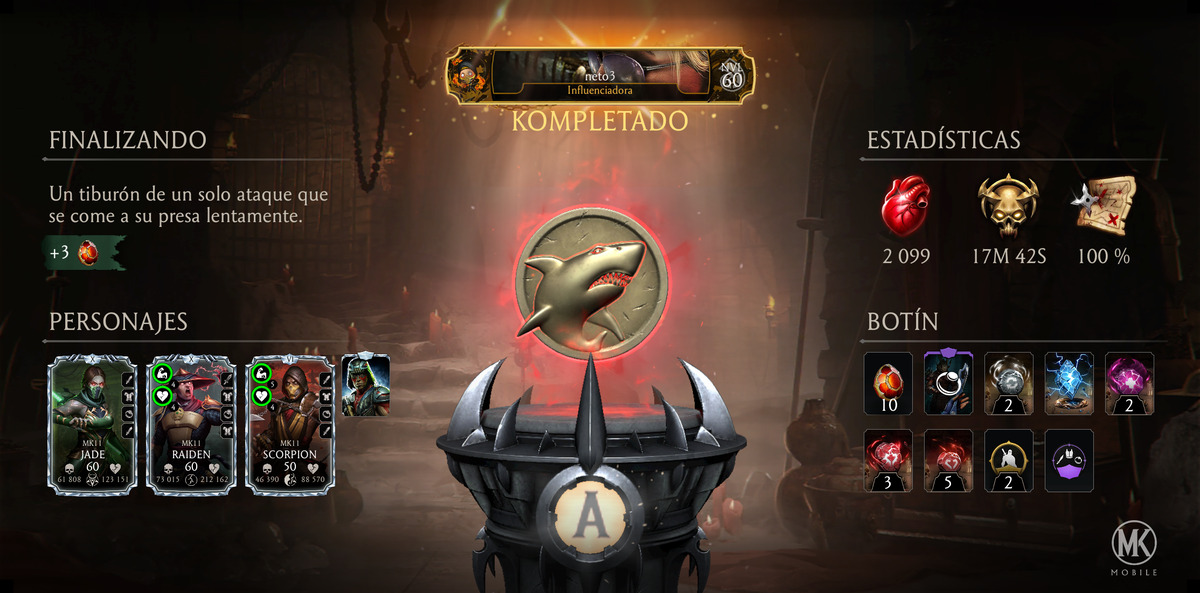Viewport: 1200px width, 593px height.
Task: Select the MK11 Raiden character card
Action: point(190,424)
